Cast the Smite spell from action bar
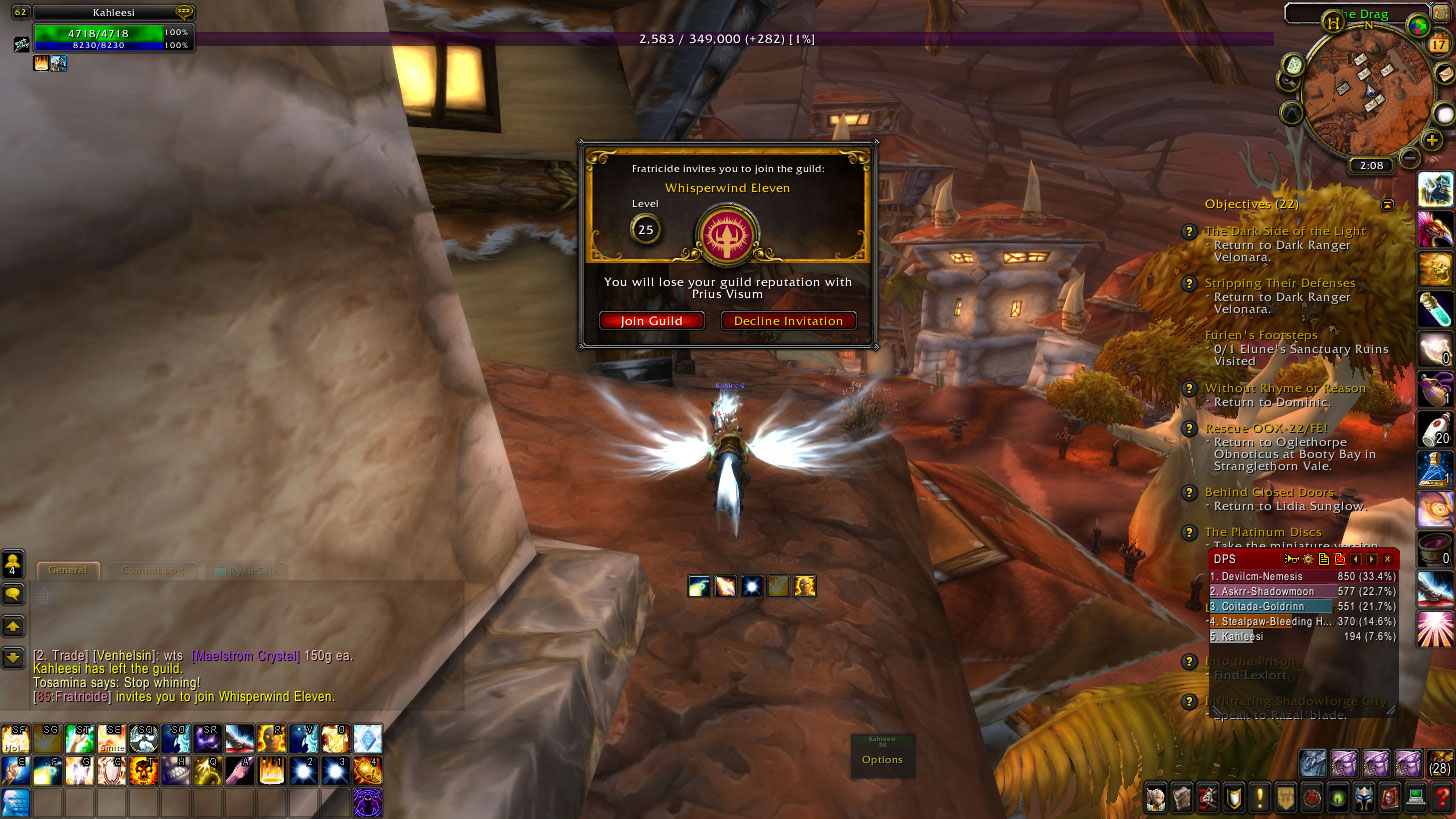Image resolution: width=1456 pixels, height=819 pixels. pyautogui.click(x=112, y=739)
